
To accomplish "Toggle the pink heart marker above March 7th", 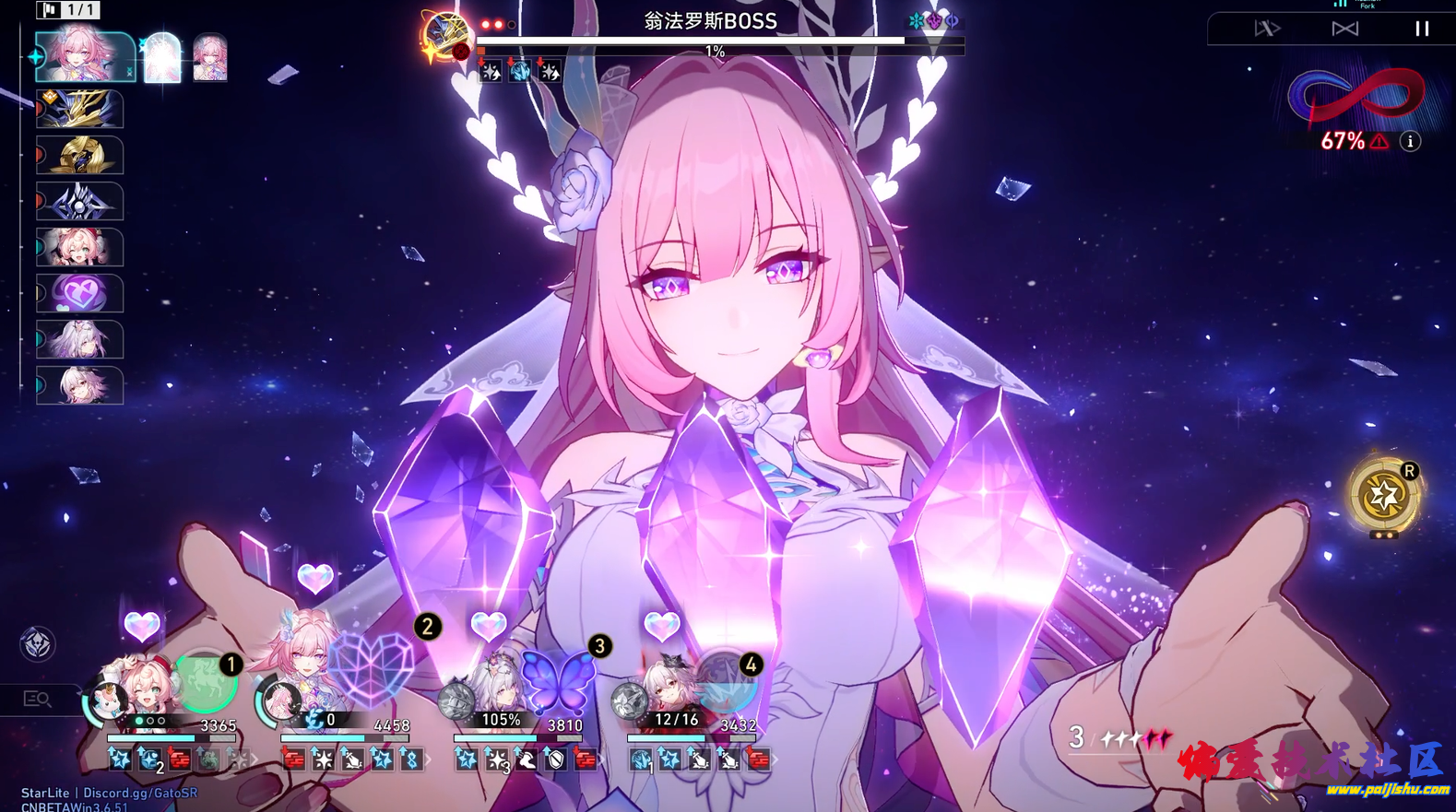I will tap(140, 628).
